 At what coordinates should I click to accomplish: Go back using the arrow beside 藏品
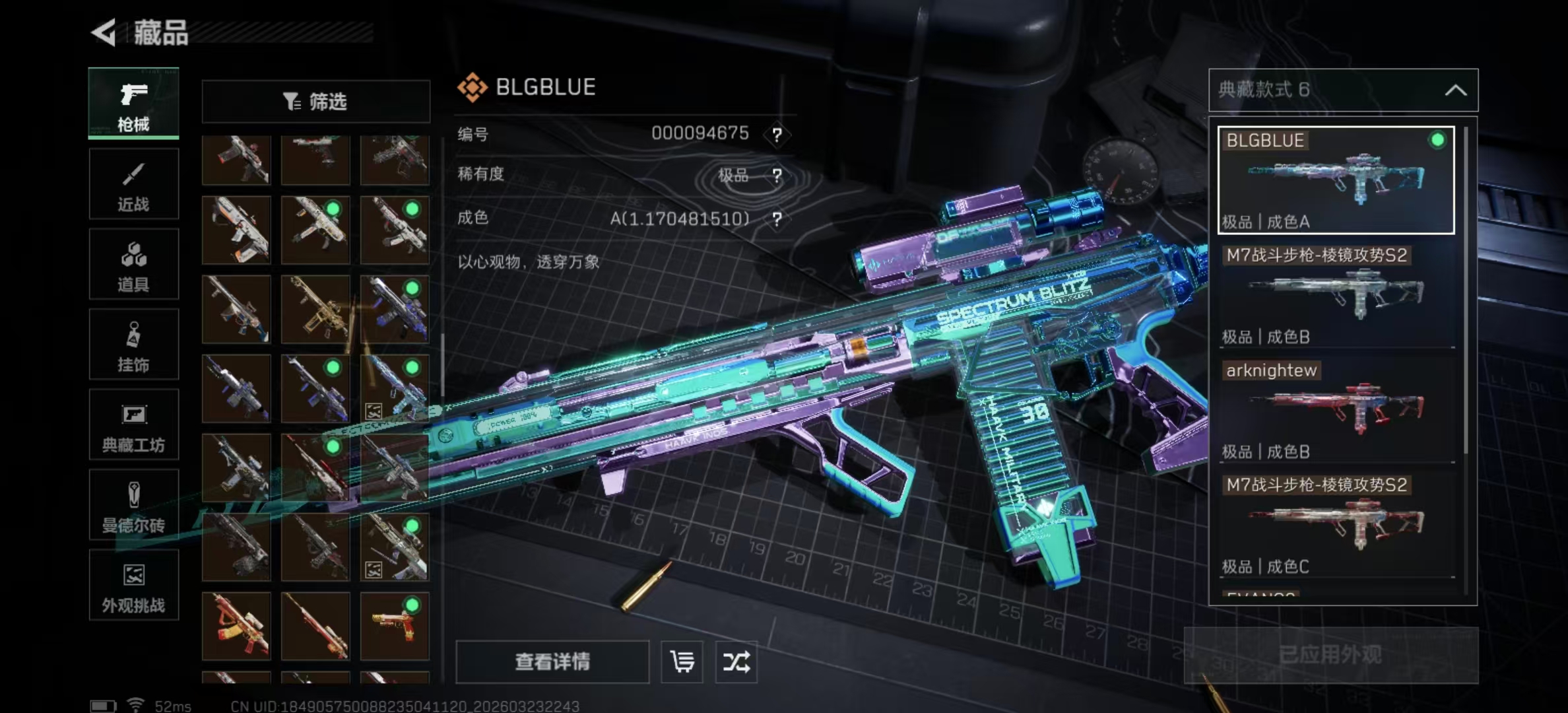click(x=104, y=32)
